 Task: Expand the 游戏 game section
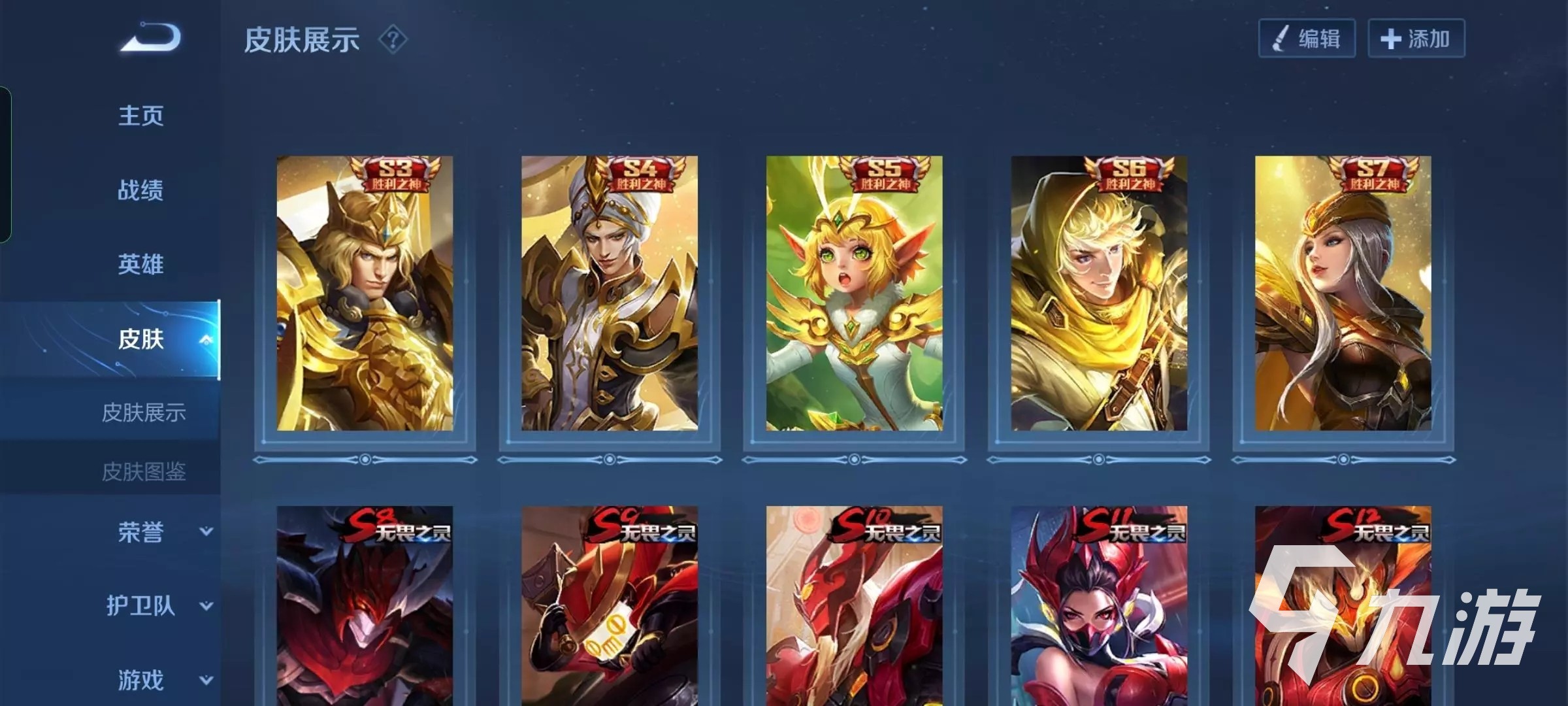[206, 680]
